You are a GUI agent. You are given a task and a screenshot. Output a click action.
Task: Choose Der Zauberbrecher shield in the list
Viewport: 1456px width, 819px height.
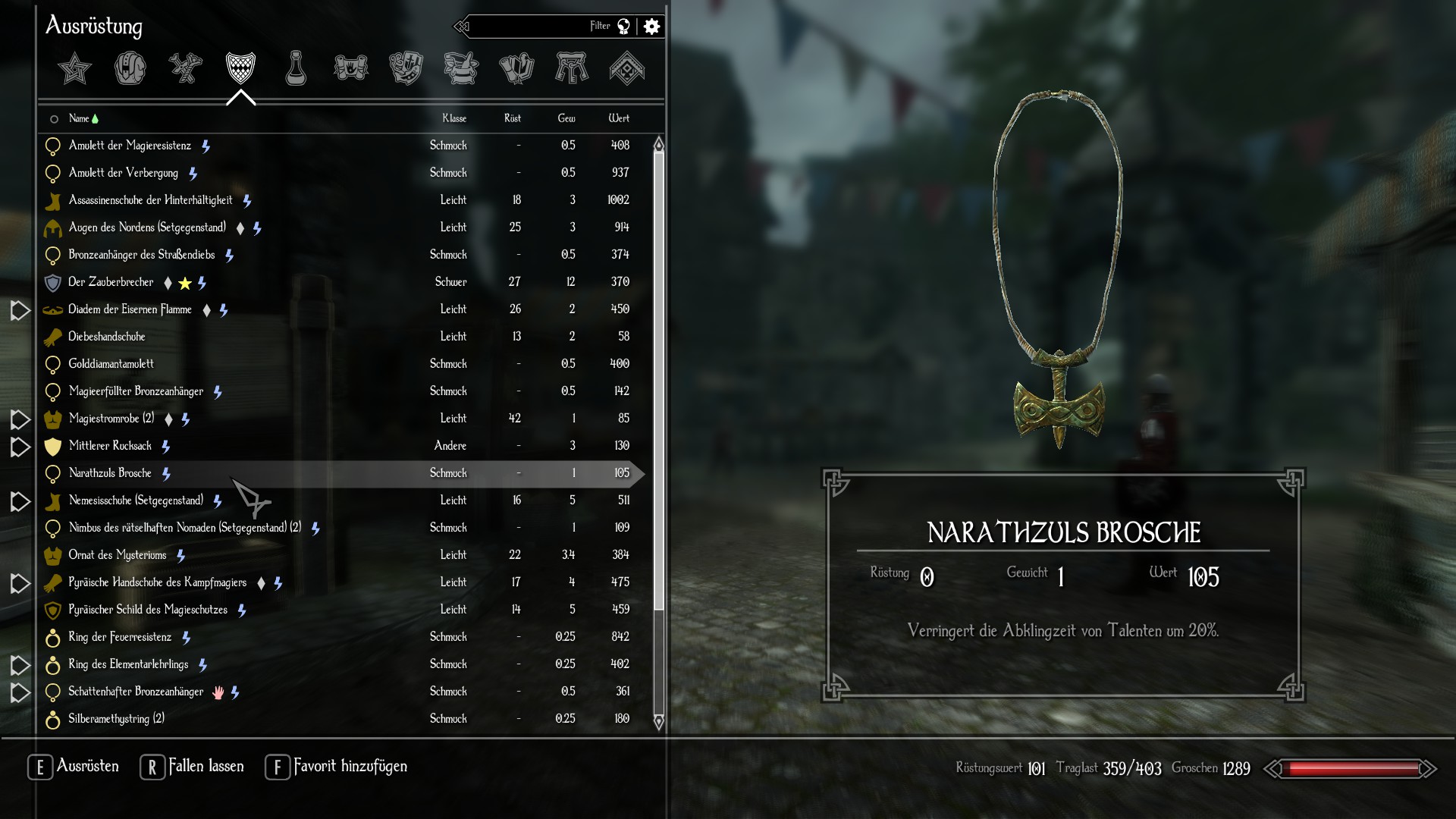coord(111,282)
